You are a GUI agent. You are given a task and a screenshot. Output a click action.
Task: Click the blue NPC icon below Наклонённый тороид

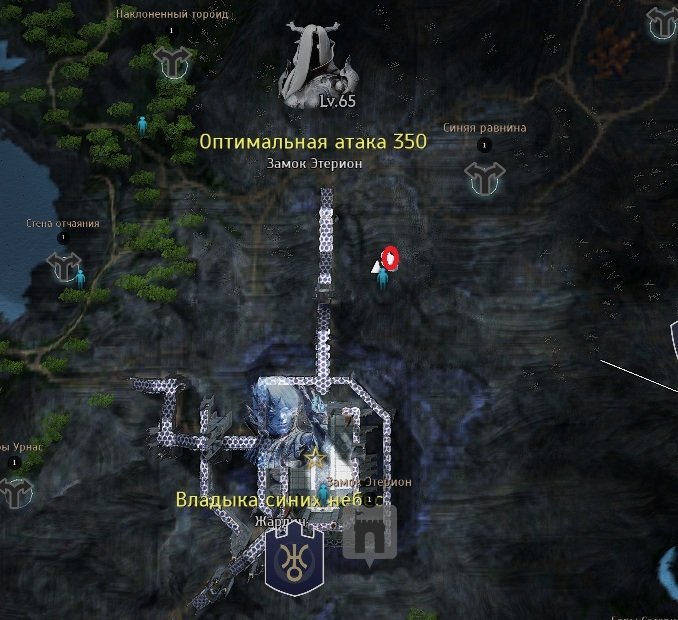[142, 125]
